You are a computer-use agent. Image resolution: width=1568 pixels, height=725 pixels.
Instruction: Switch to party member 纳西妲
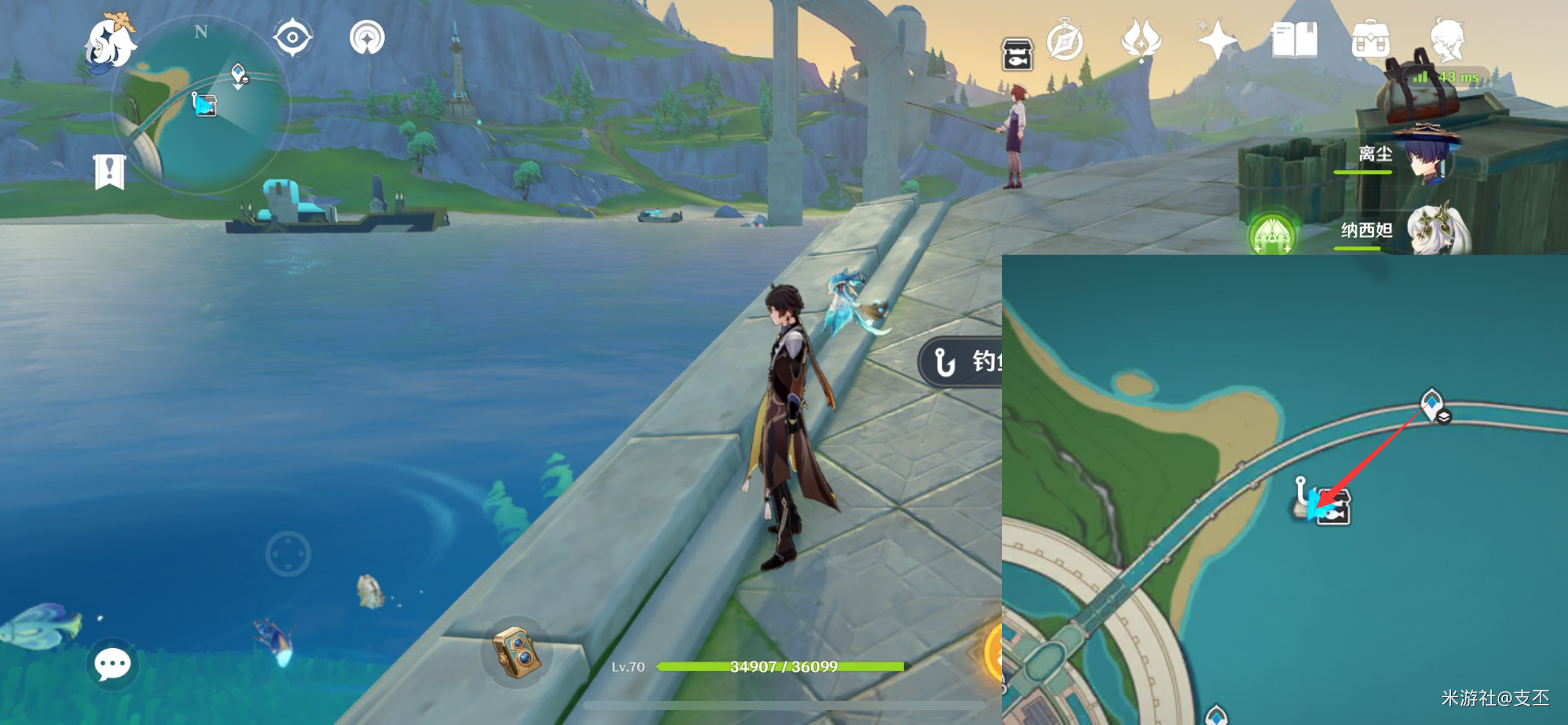1435,231
